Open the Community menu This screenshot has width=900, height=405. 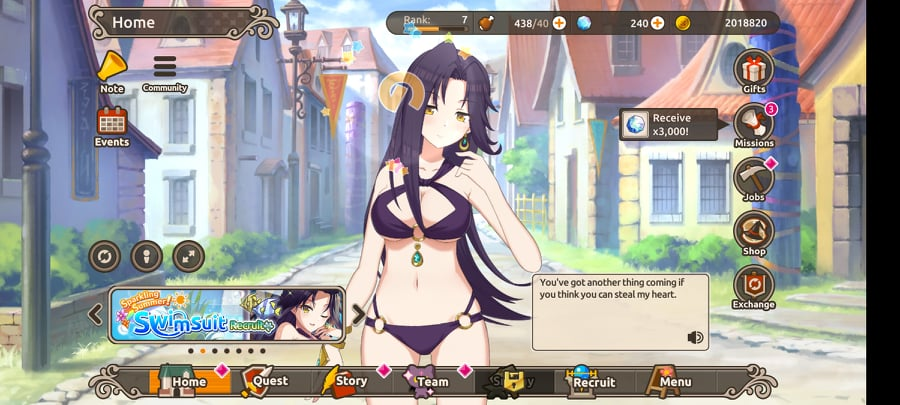pos(164,68)
